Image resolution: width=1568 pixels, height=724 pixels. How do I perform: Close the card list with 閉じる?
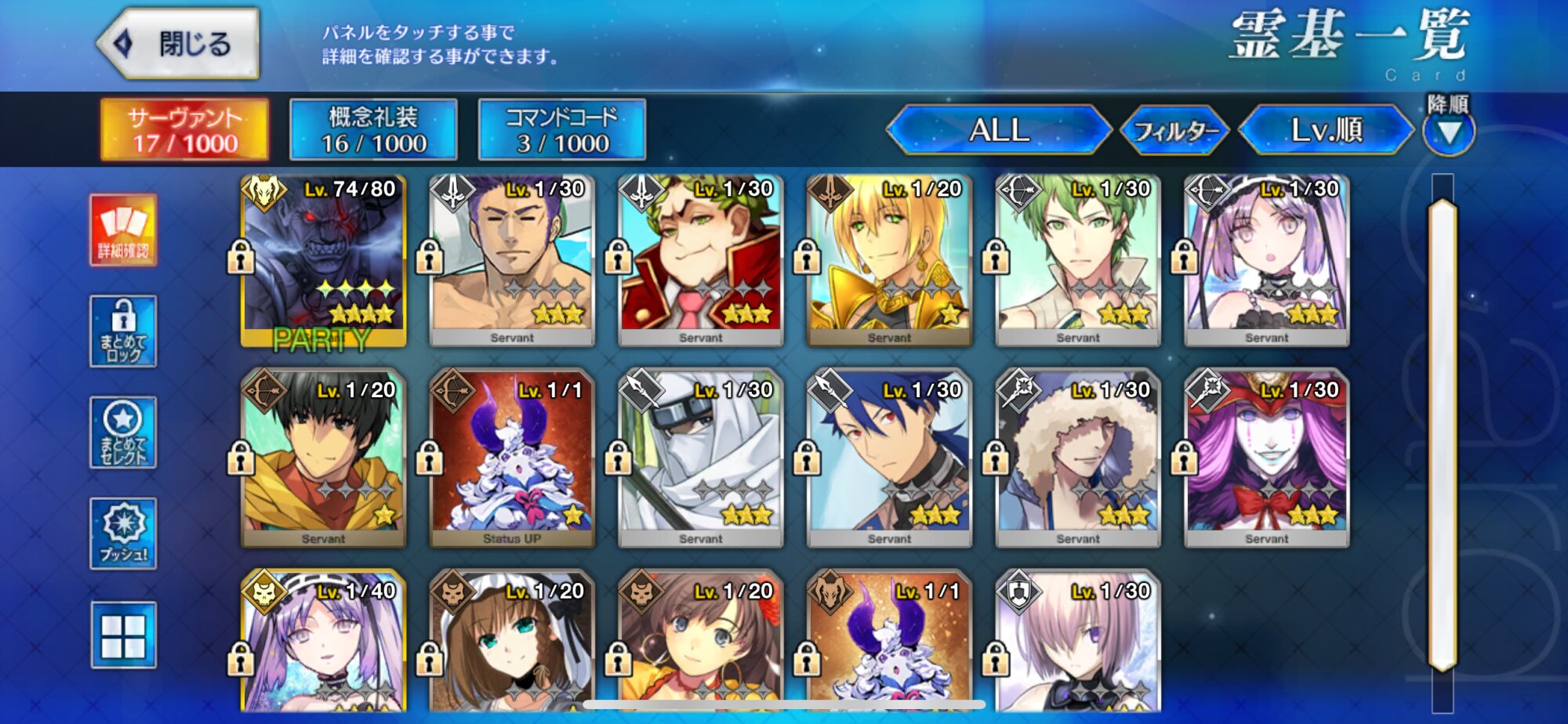[x=179, y=44]
